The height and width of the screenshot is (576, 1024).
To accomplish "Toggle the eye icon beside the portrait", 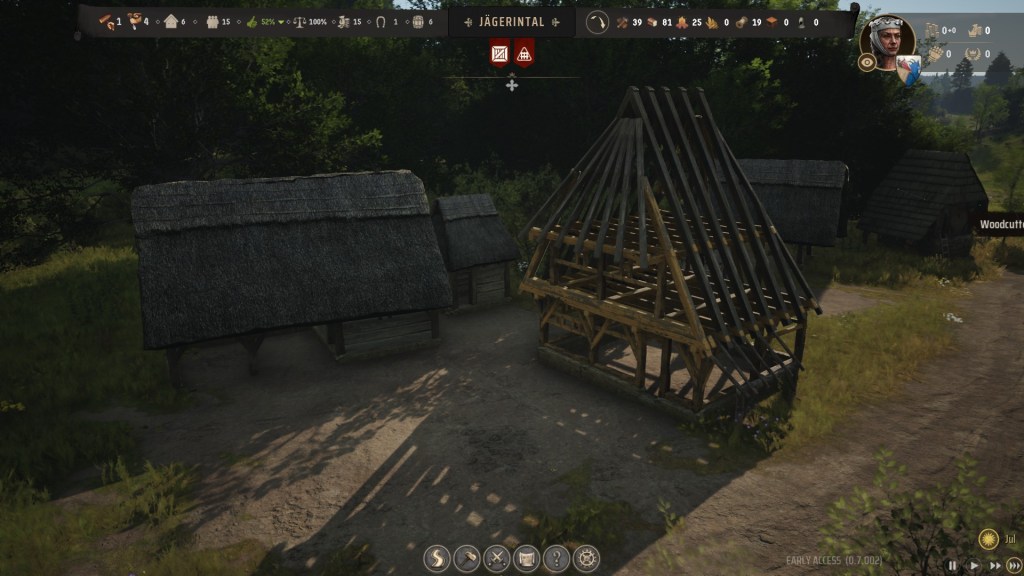I will pyautogui.click(x=867, y=62).
